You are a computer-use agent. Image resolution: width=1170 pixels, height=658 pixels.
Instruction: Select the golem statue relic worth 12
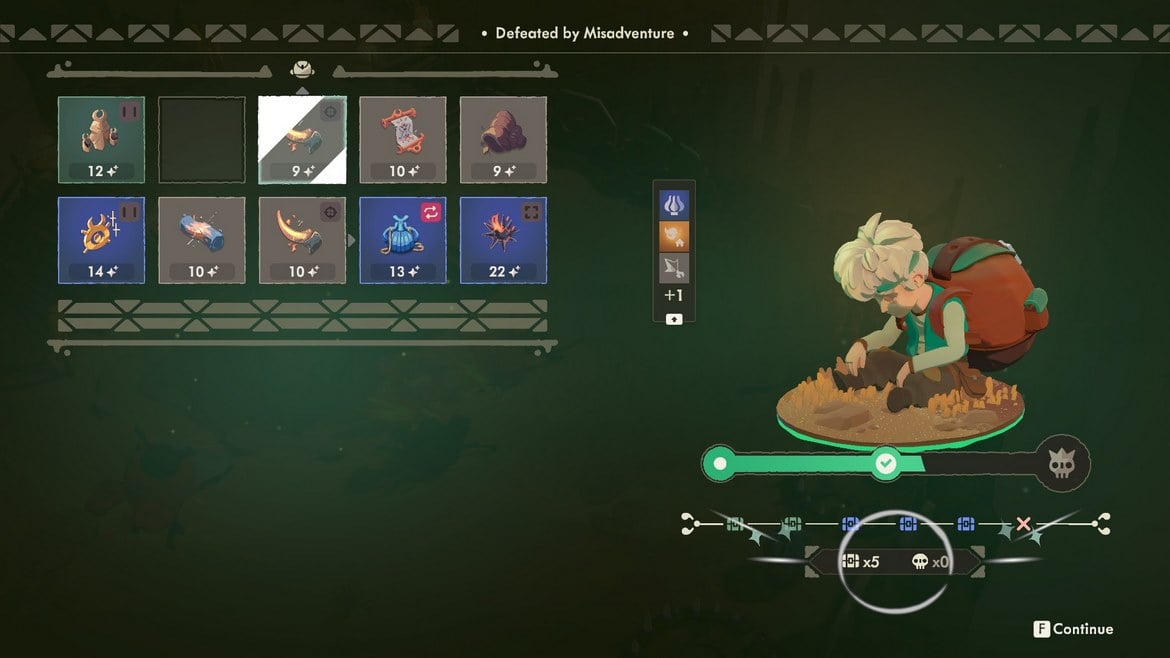pos(101,140)
